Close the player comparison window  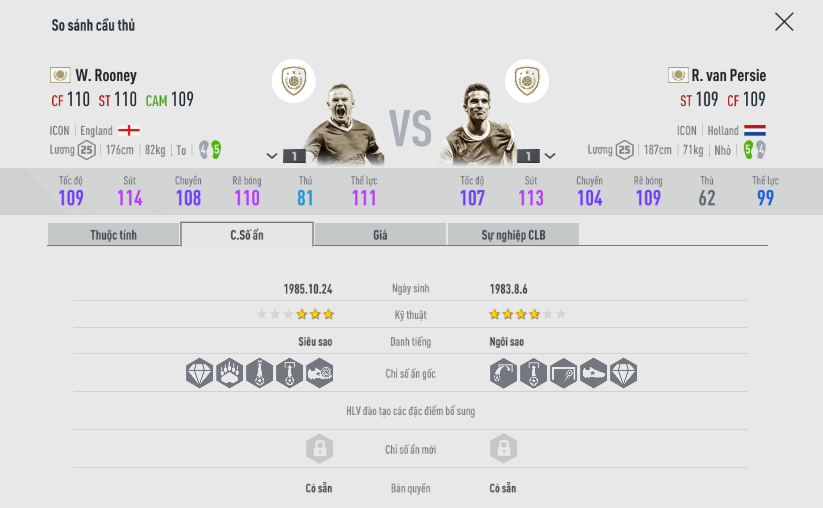click(784, 22)
